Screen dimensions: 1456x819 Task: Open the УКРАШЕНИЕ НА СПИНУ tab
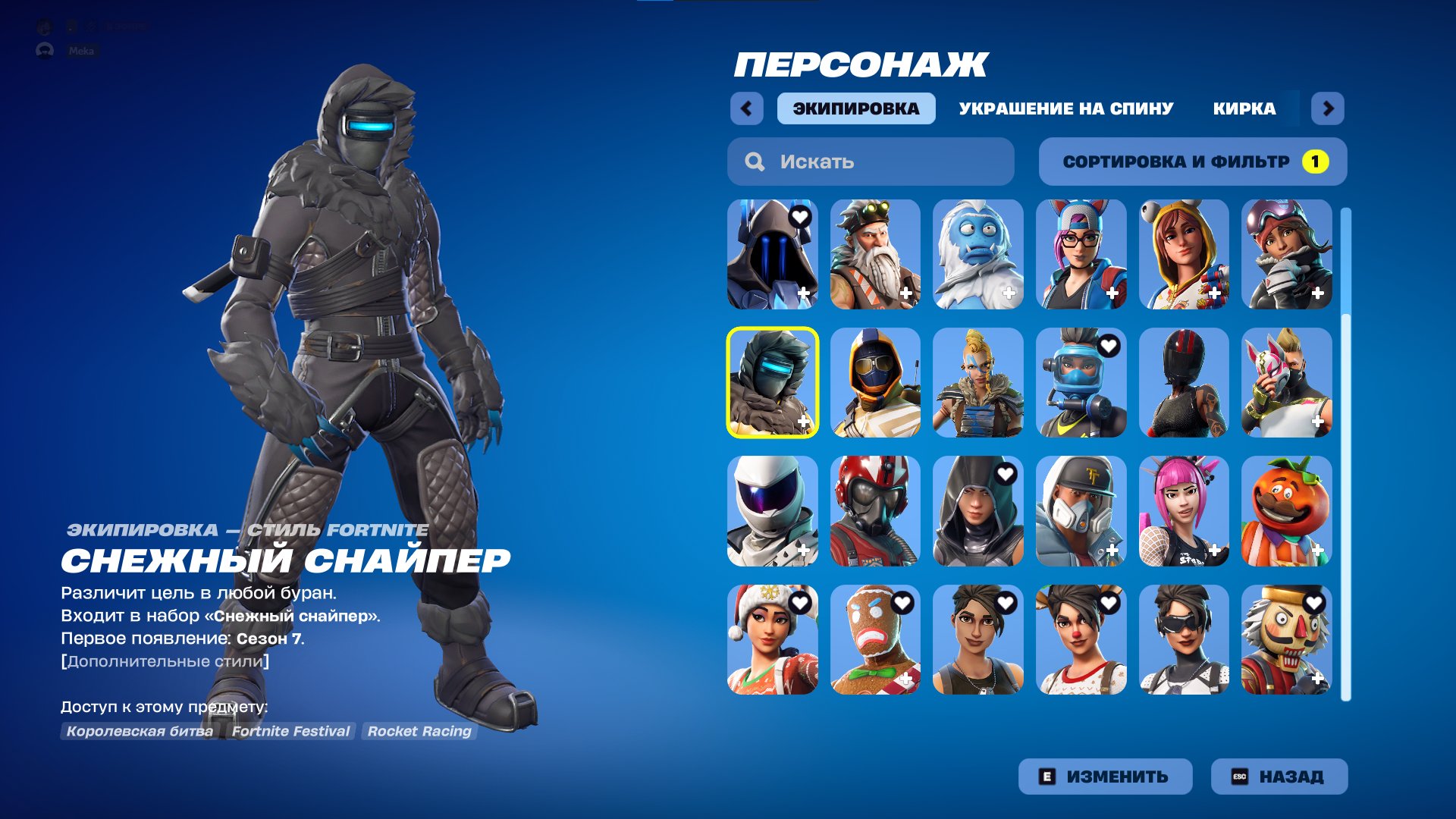click(x=1065, y=108)
